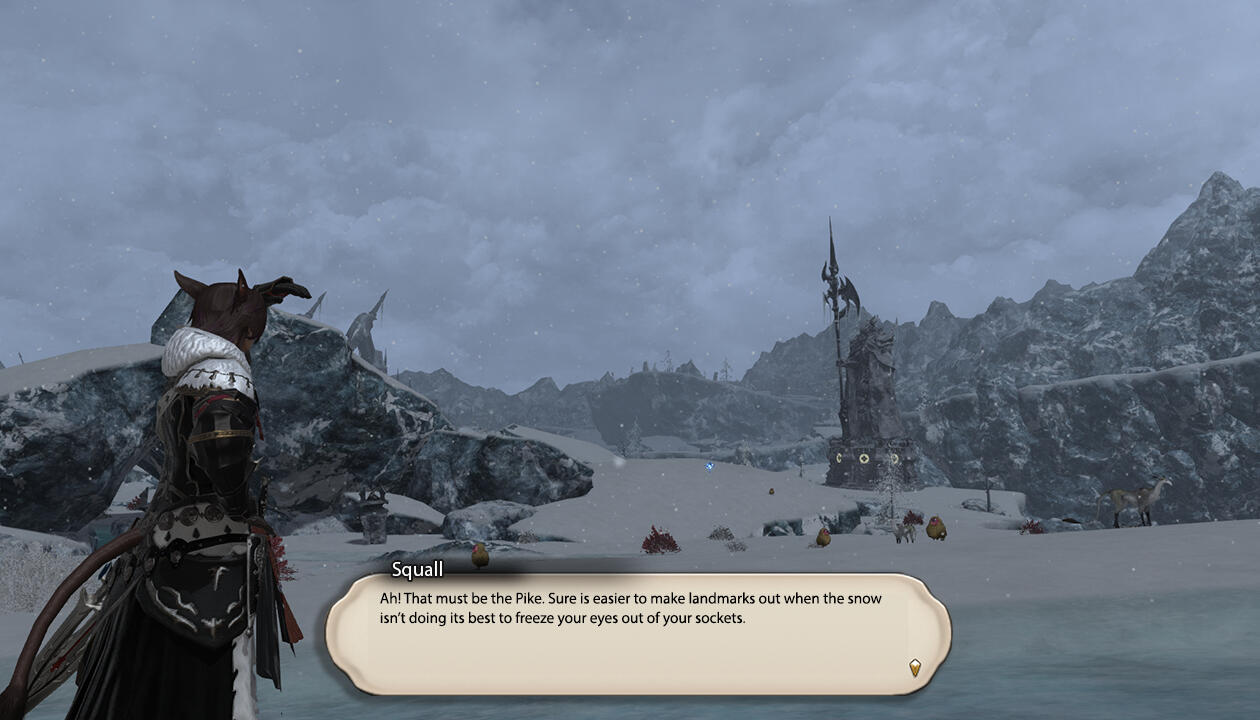The width and height of the screenshot is (1260, 720).
Task: Advance Squall's dialogue box
Action: point(637,633)
